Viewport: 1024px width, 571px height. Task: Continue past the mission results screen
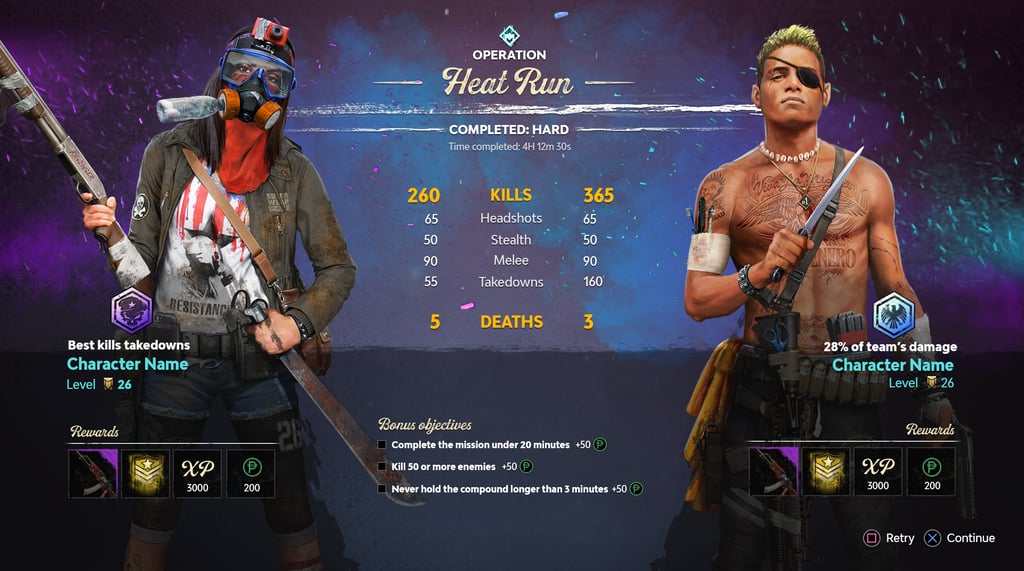click(x=959, y=538)
